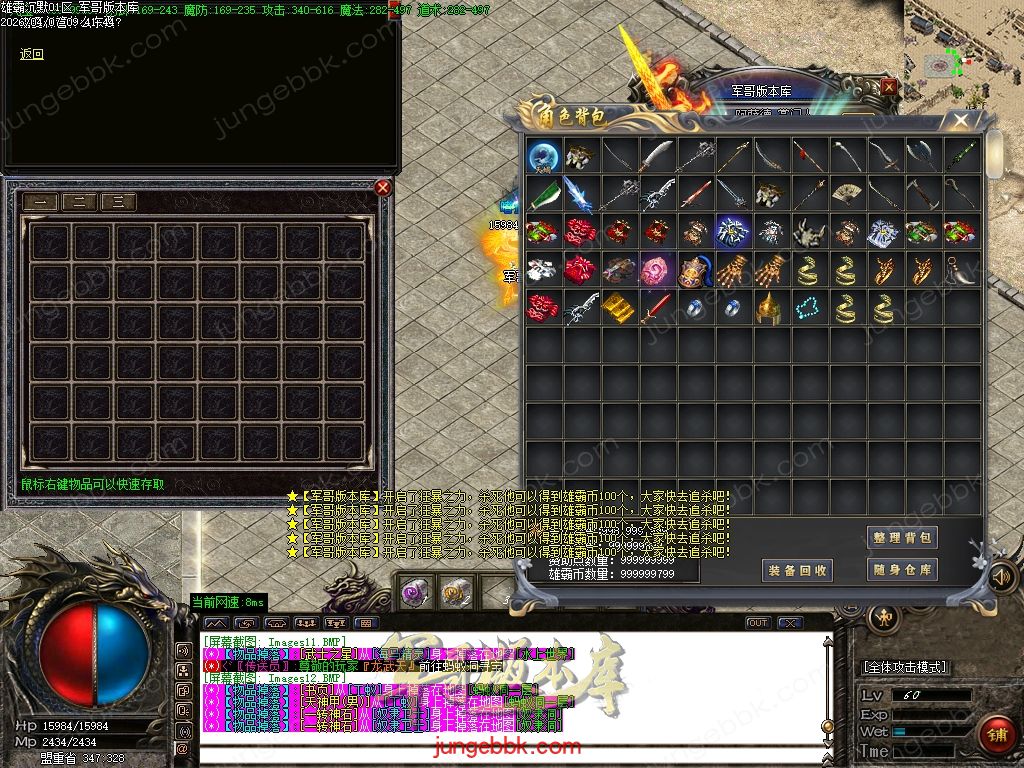Close the chat log with X button
This screenshot has height=768, width=1024.
791,623
